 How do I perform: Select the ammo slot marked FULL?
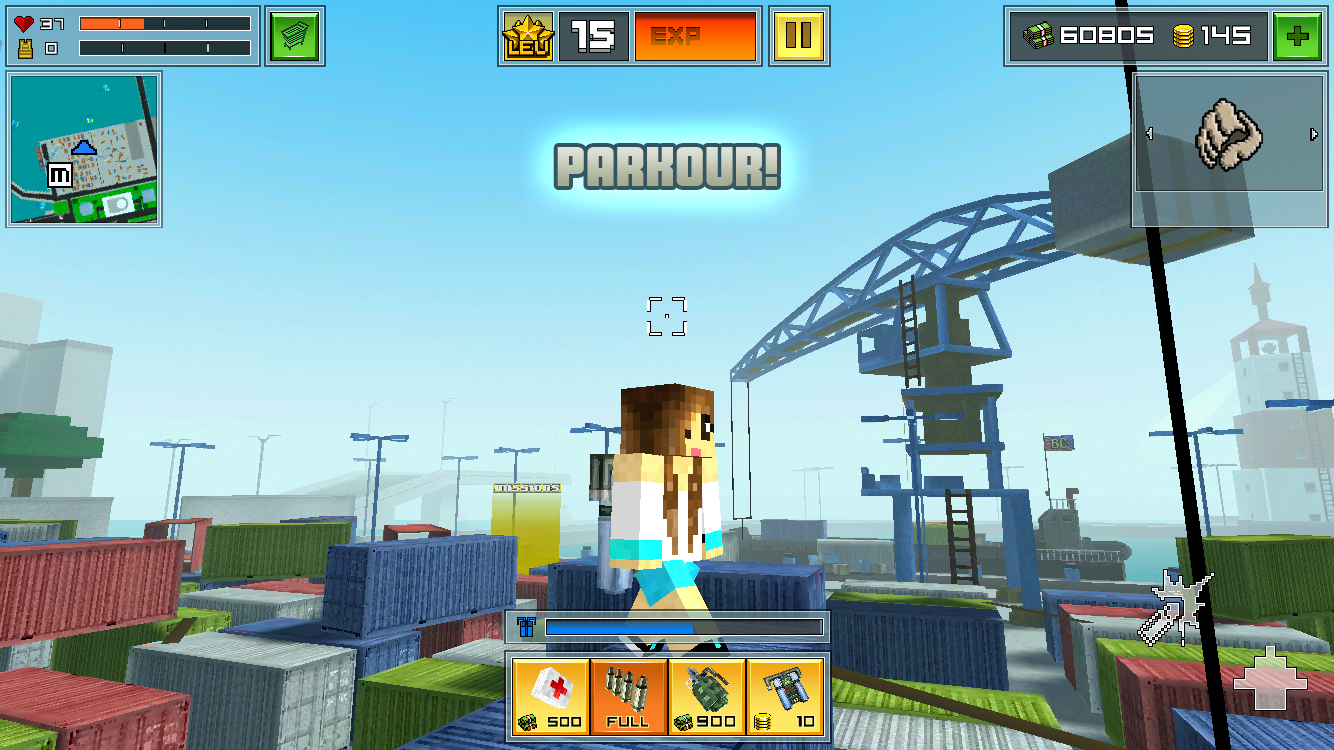(x=628, y=695)
